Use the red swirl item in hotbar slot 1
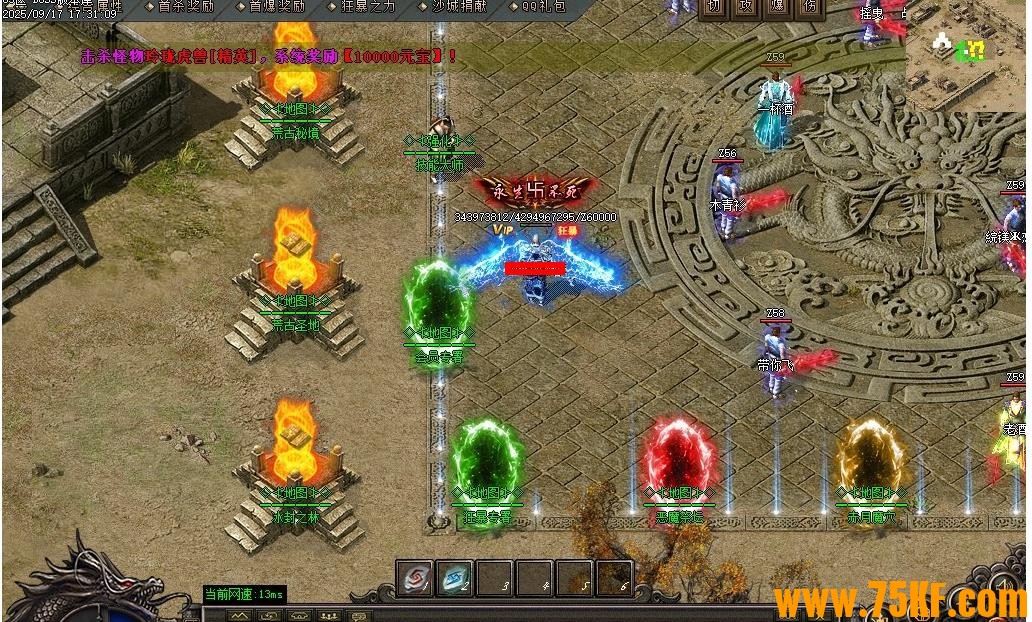Image resolution: width=1032 pixels, height=622 pixels. 415,579
